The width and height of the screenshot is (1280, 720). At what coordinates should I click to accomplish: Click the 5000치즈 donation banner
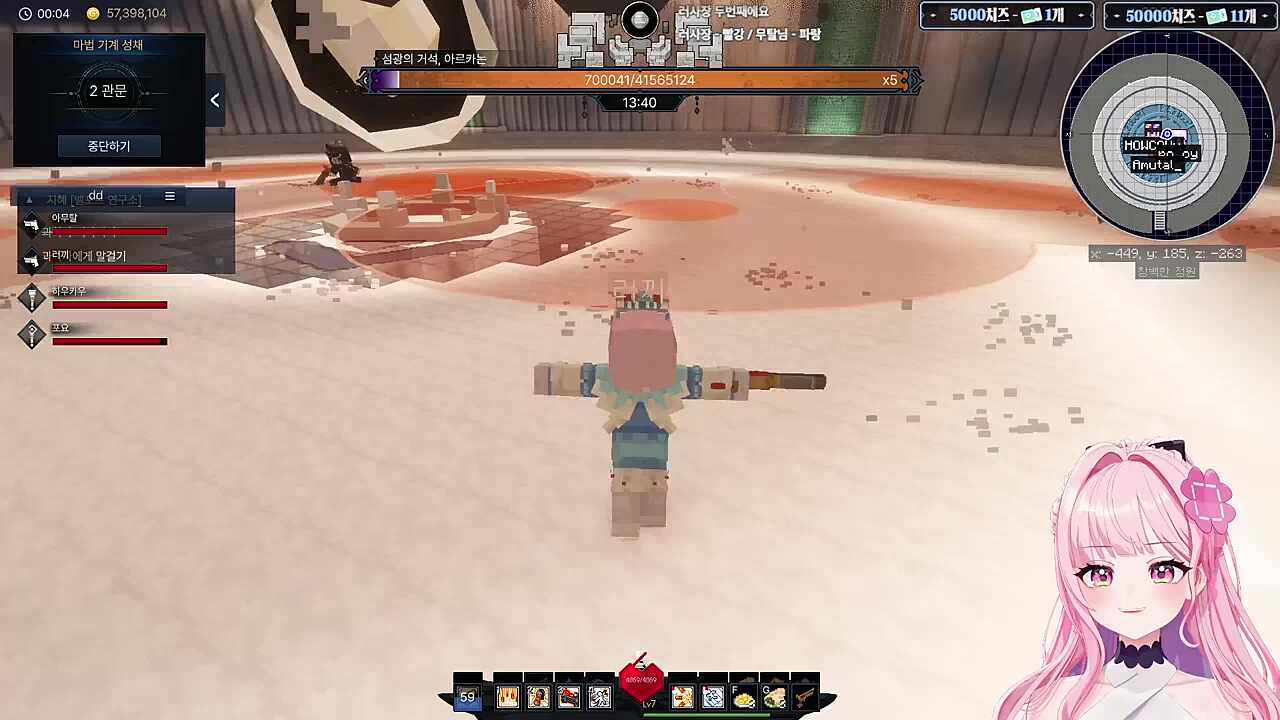1006,16
